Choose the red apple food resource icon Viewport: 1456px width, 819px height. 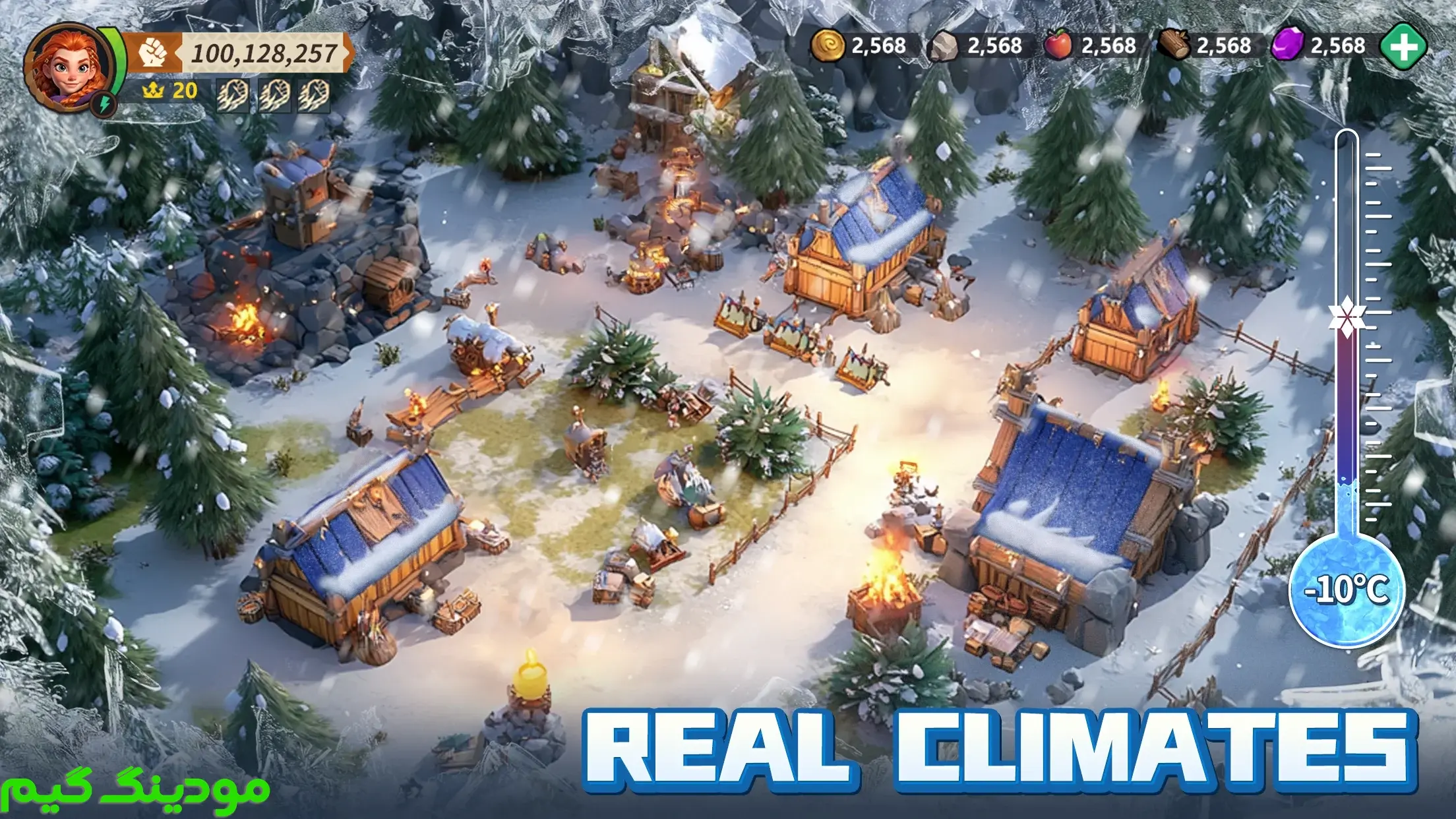[x=1058, y=45]
